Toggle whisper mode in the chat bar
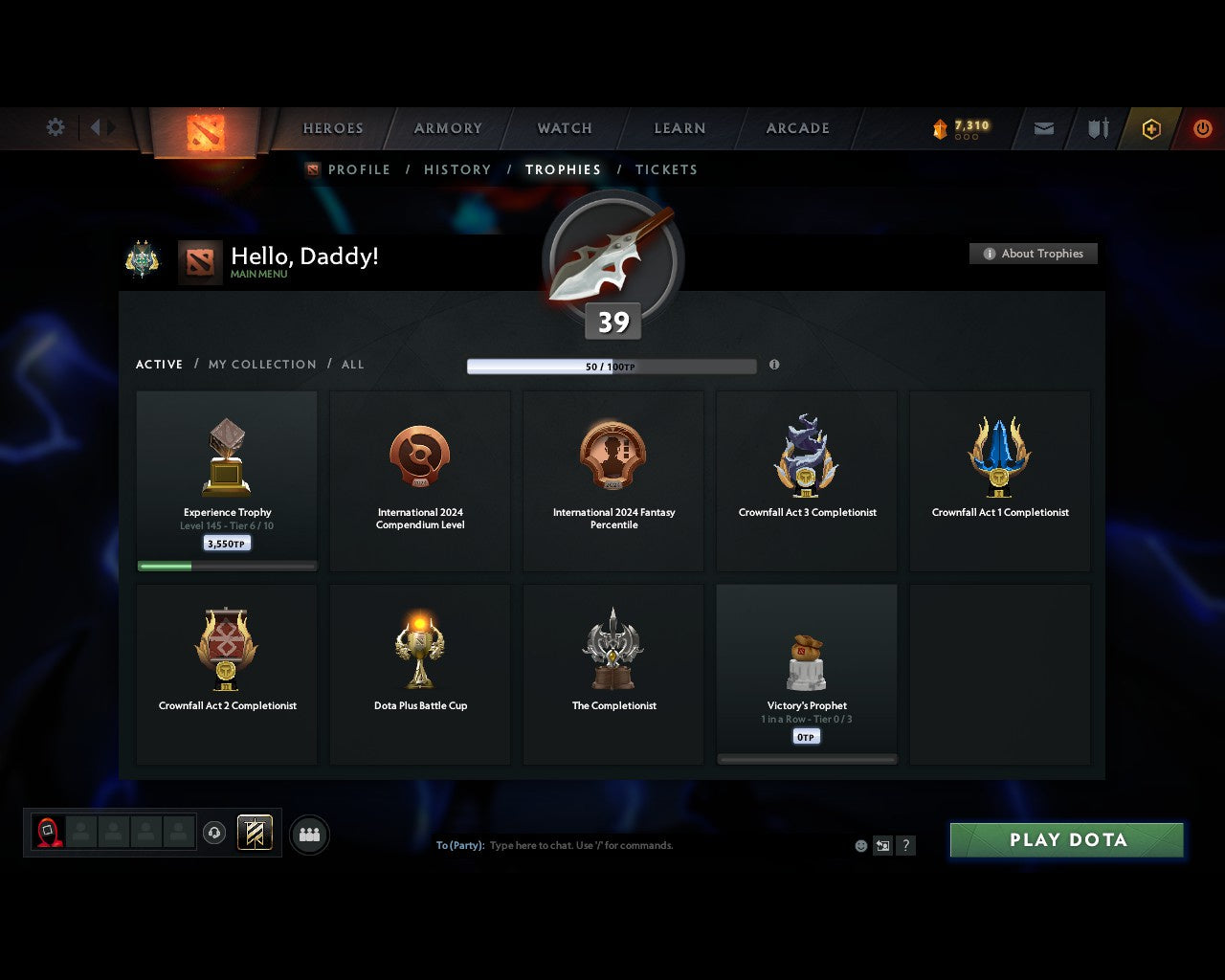Viewport: 1225px width, 980px height. (x=881, y=846)
